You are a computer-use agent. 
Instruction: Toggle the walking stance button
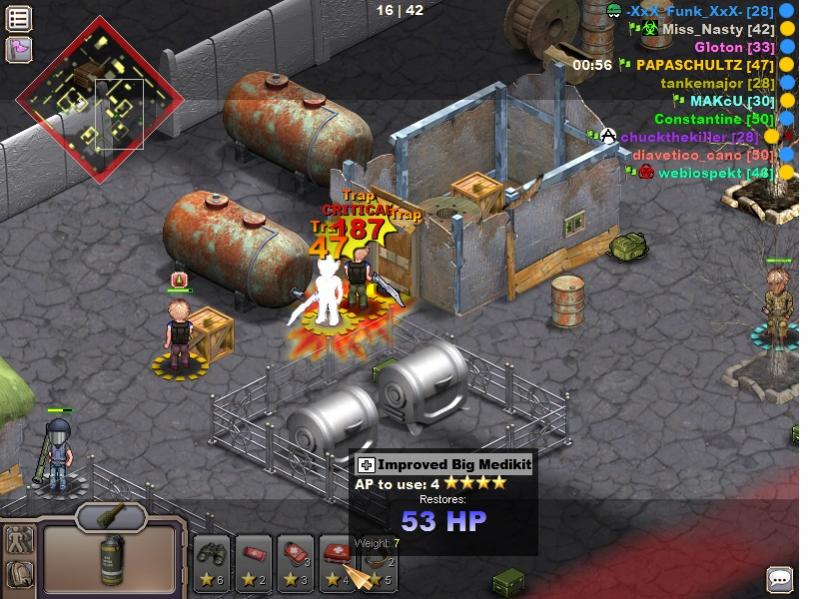point(20,539)
